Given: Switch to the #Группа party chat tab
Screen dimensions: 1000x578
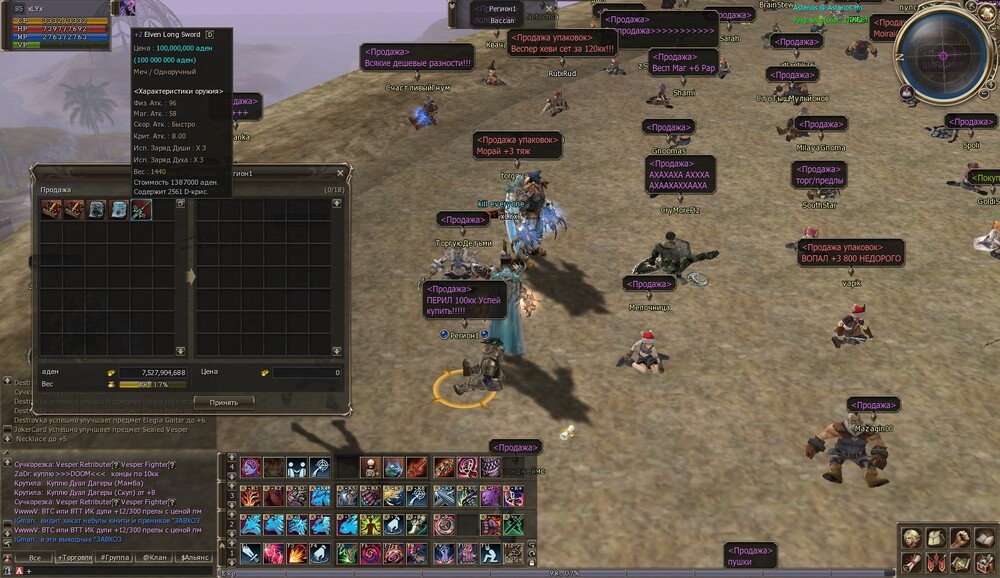Looking at the screenshot, I should pos(113,557).
